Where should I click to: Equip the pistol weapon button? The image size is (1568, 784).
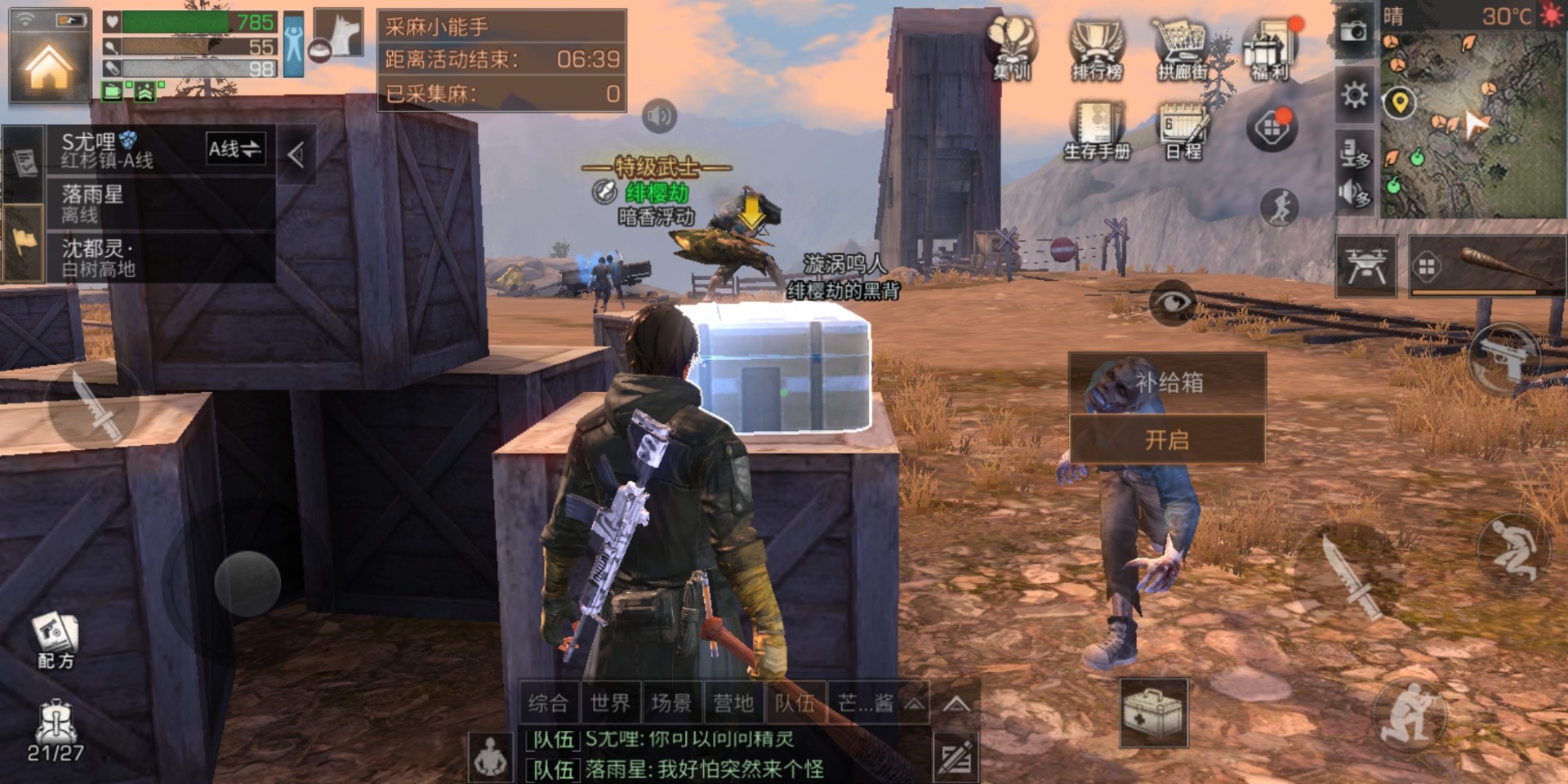(x=1504, y=358)
